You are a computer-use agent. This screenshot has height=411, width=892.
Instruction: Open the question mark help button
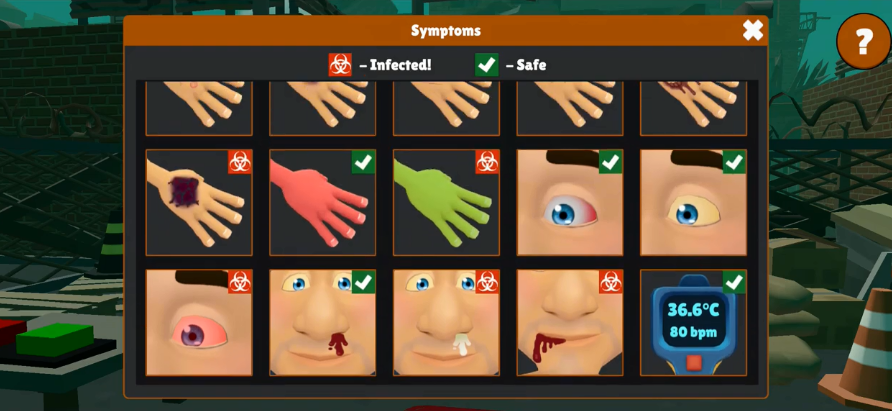tap(862, 42)
